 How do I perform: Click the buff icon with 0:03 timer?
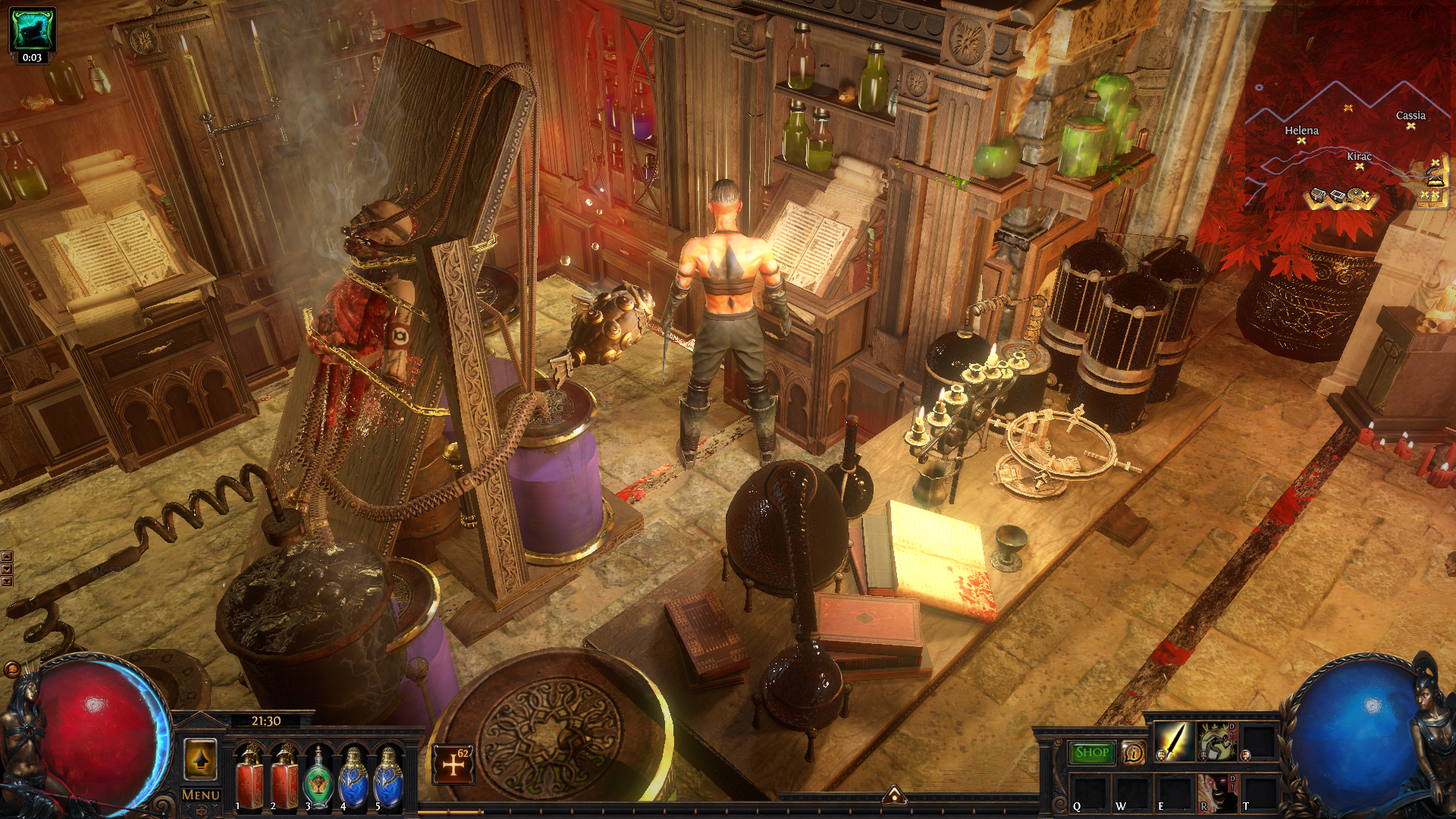click(32, 31)
